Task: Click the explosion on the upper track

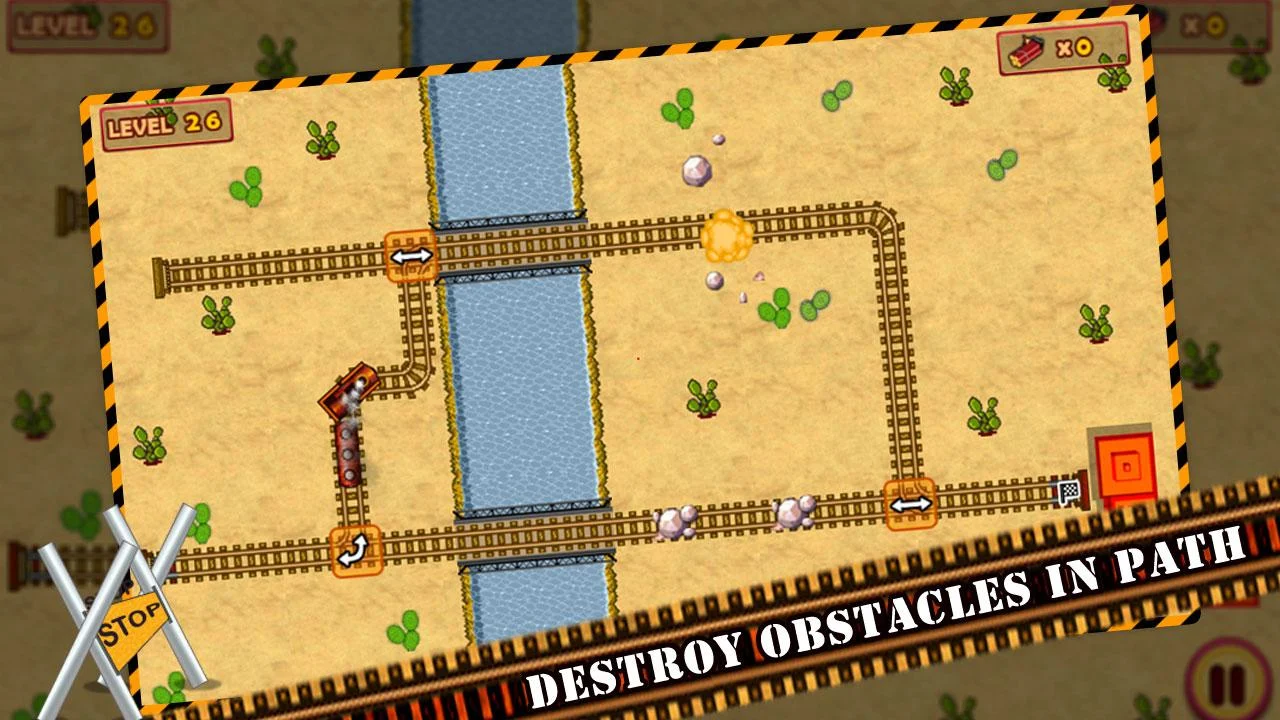Action: [727, 234]
